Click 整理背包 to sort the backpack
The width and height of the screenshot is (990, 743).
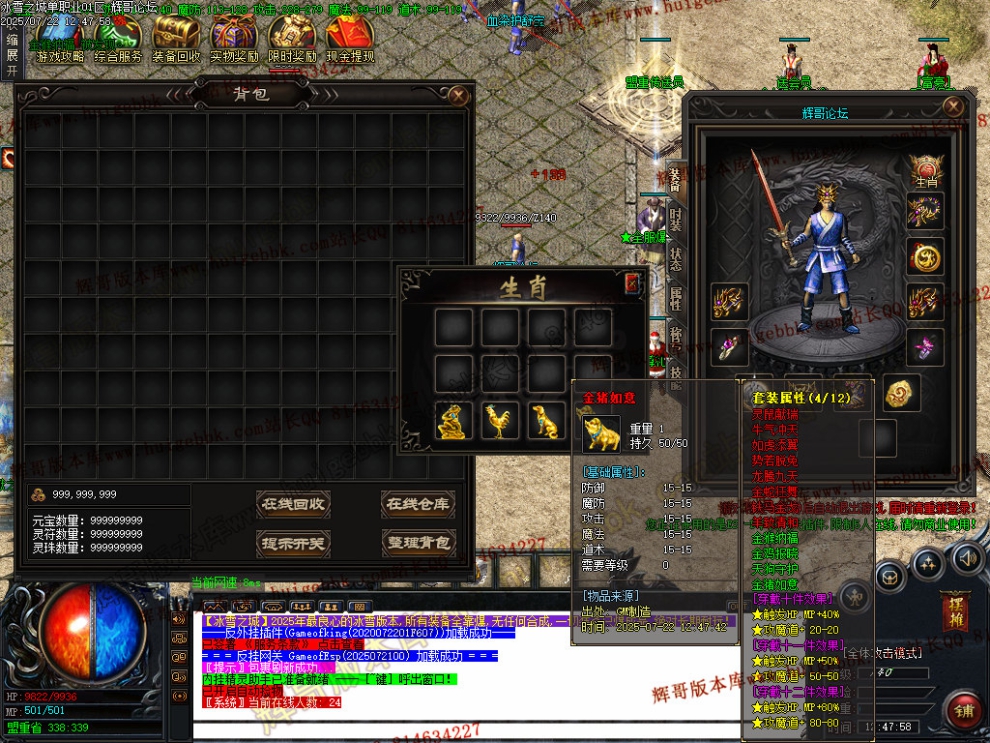416,543
